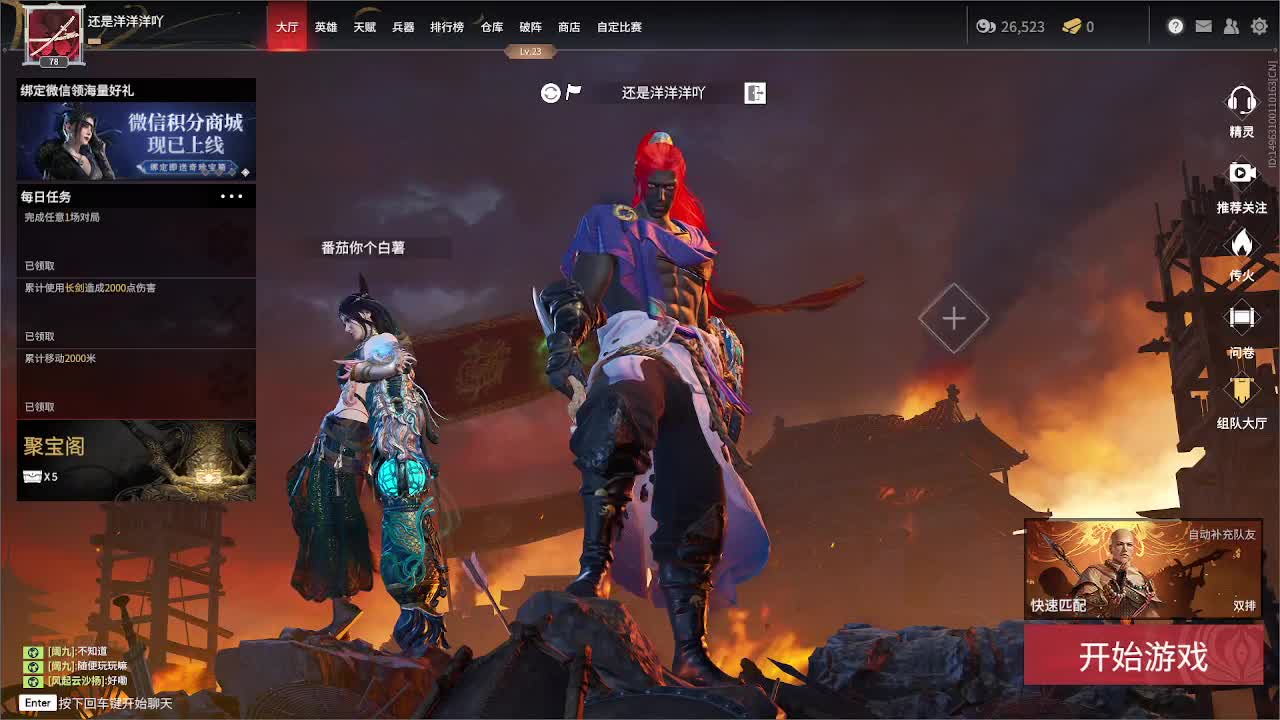Open the mail inbox envelope icon
The image size is (1280, 720).
tap(1204, 26)
